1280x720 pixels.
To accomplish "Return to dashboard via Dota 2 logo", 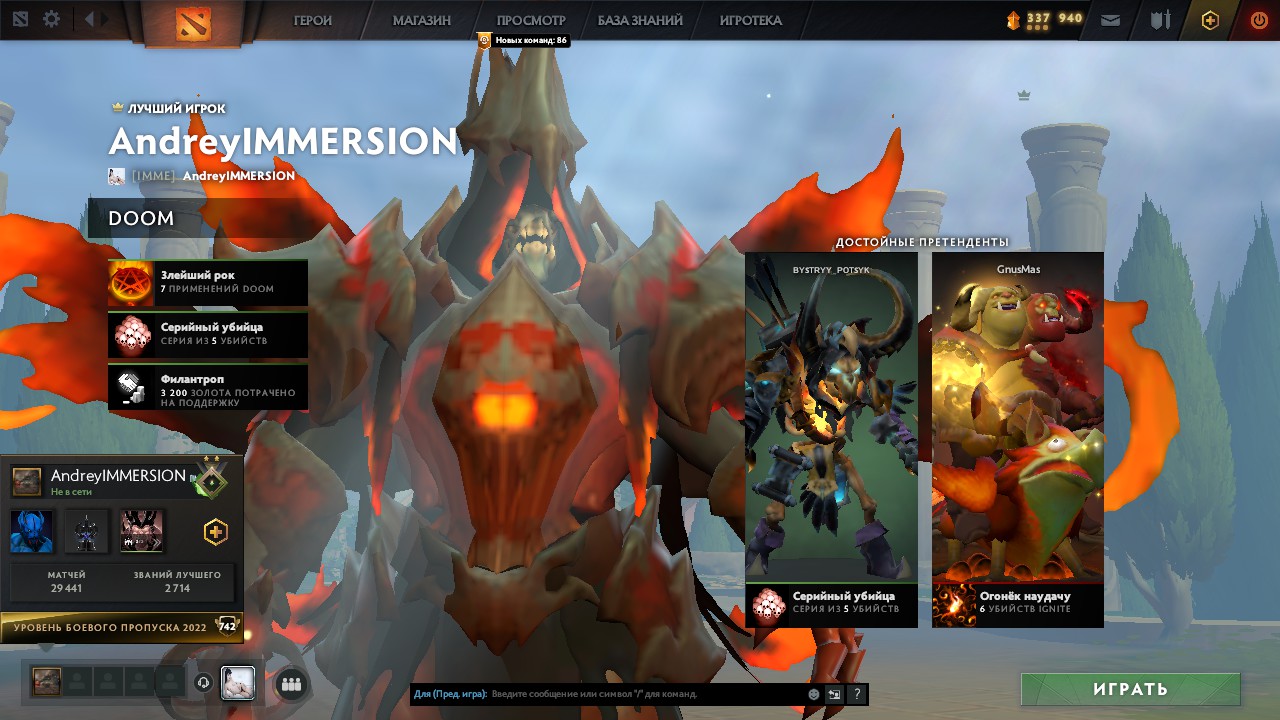I will (193, 22).
